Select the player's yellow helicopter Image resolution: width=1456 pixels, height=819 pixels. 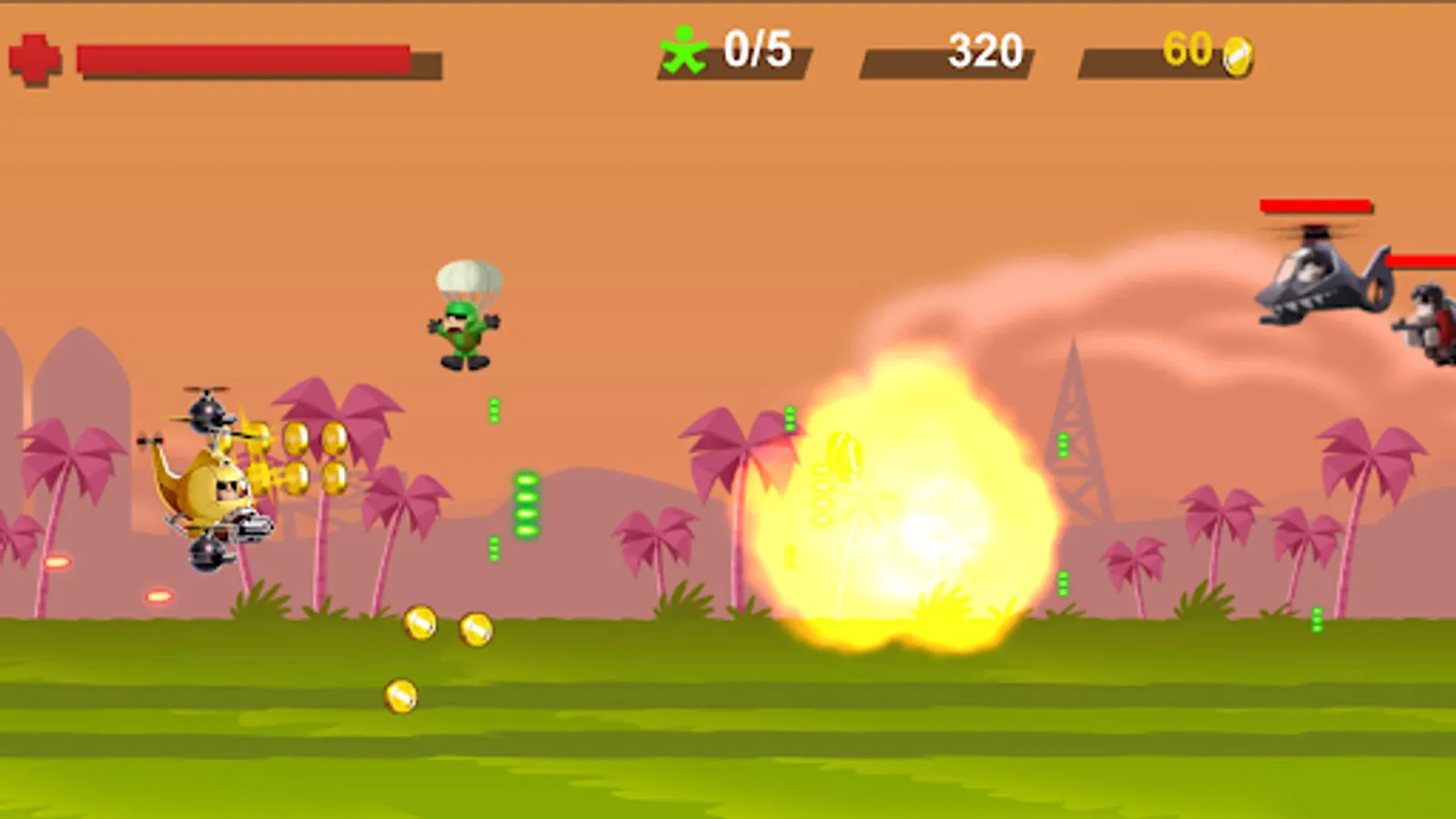point(211,487)
